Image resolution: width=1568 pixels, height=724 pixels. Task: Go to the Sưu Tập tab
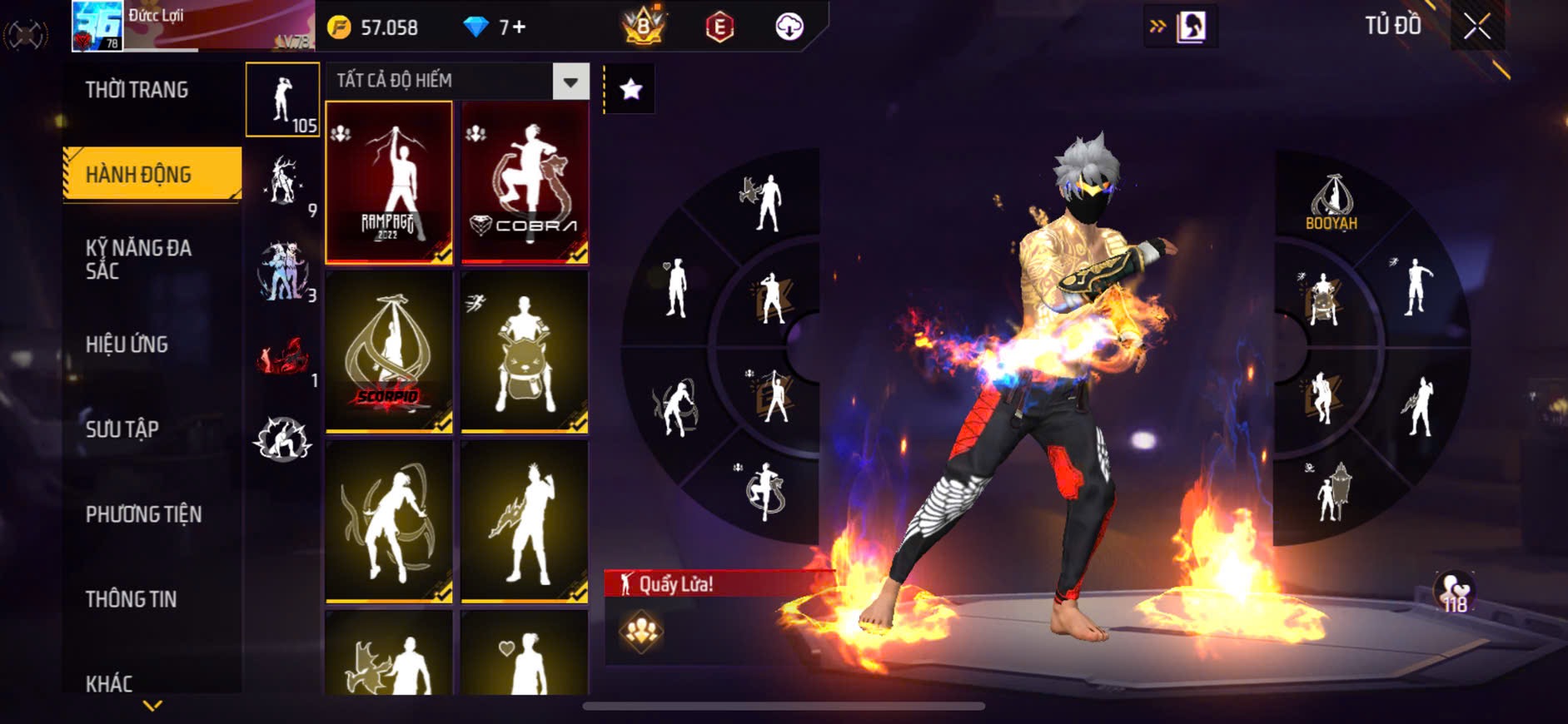point(122,429)
